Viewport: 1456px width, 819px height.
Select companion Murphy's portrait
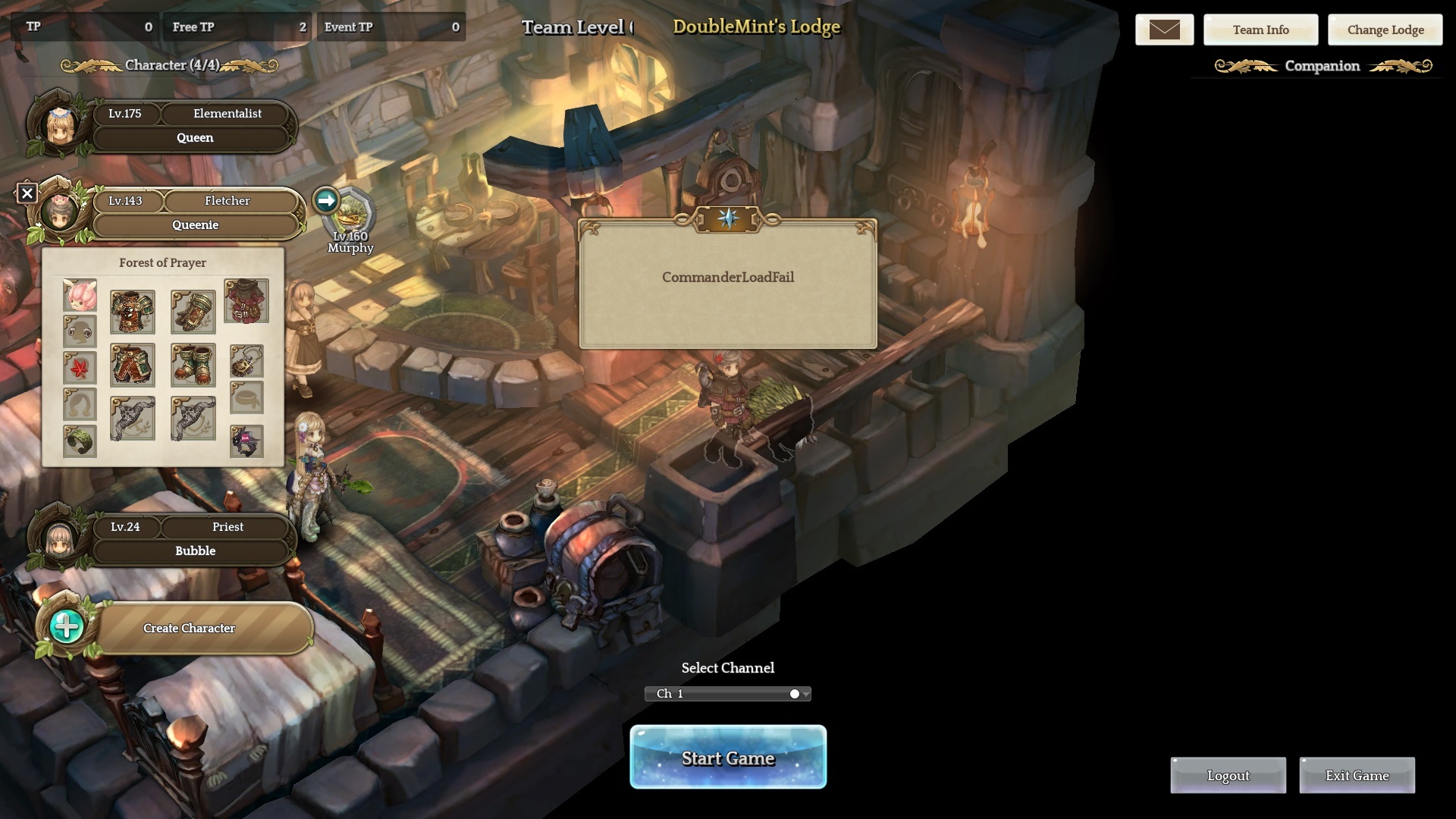352,215
